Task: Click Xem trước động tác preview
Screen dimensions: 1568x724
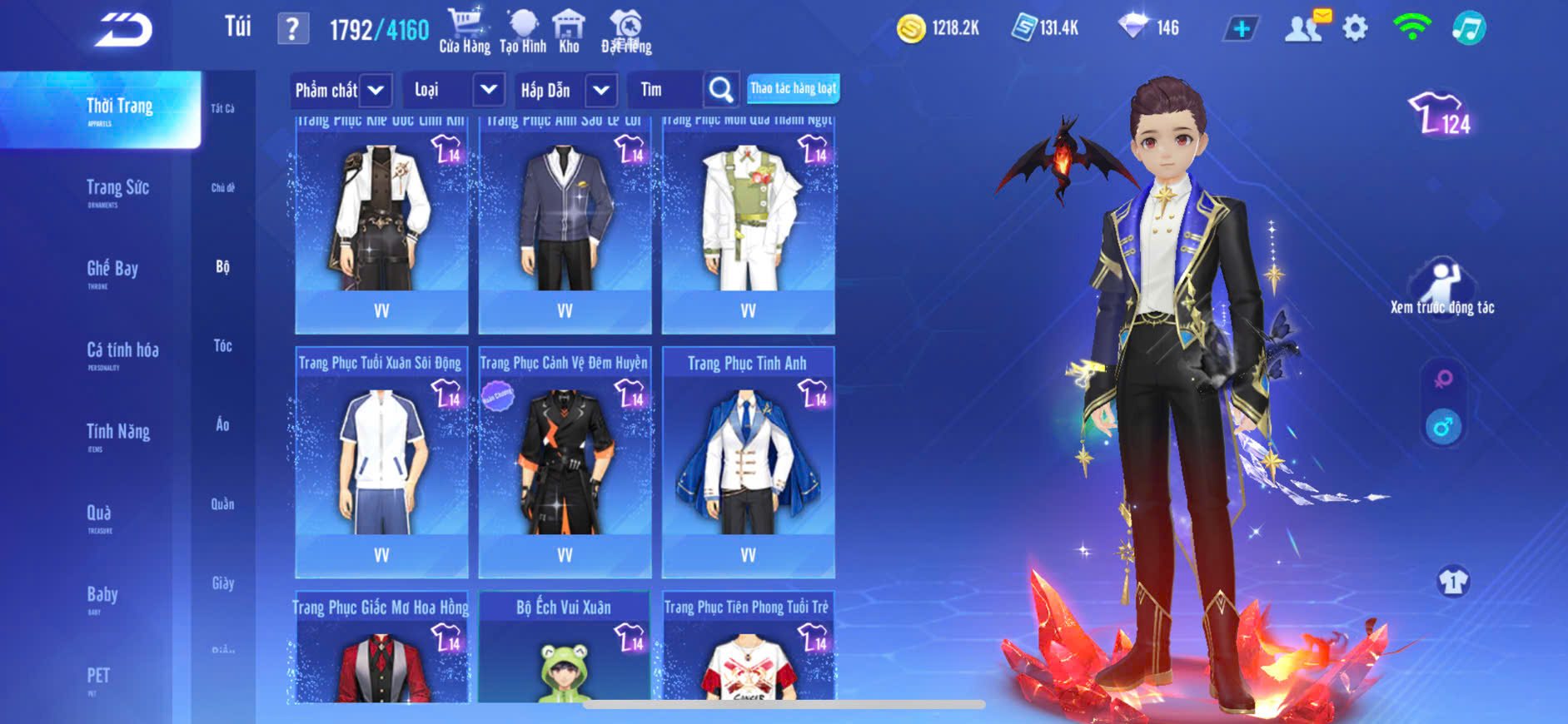Action: click(x=1442, y=287)
